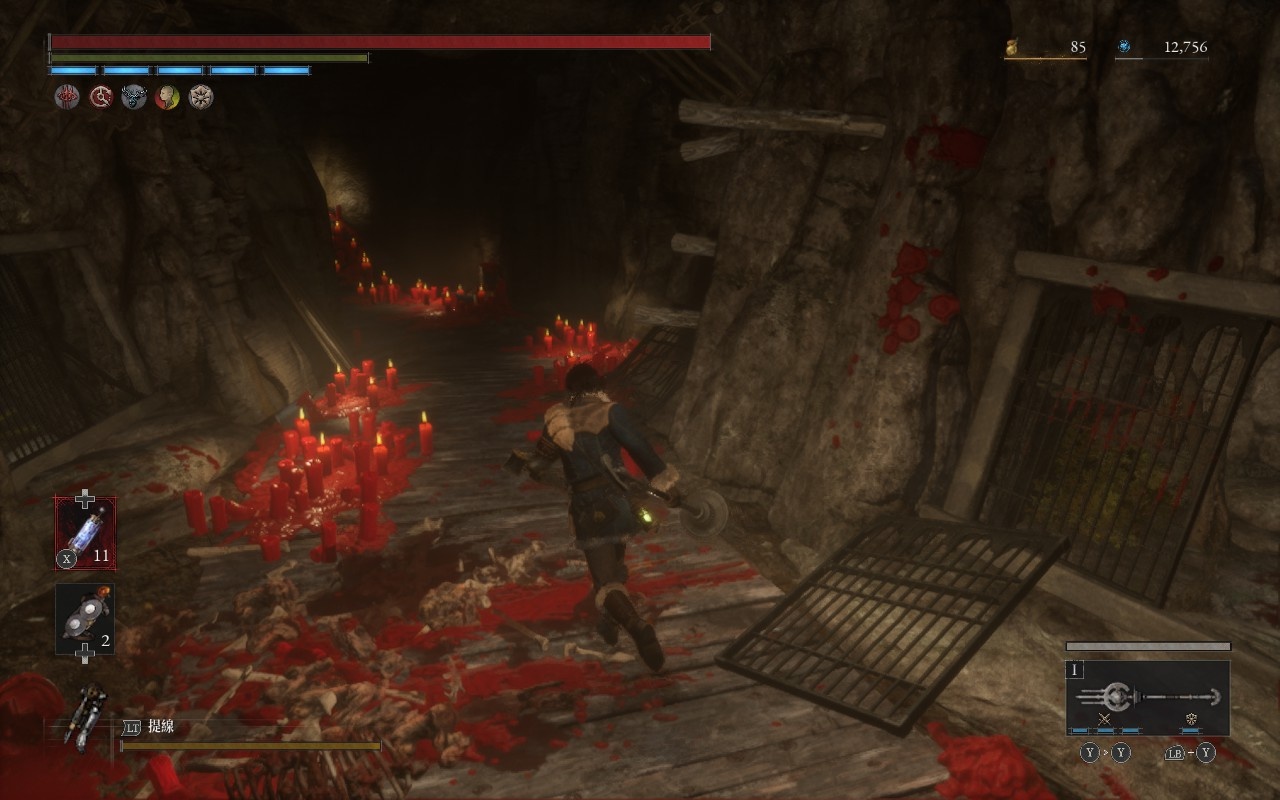Inspect the pale flower emblem buff icon
This screenshot has height=800, width=1280.
point(201,97)
